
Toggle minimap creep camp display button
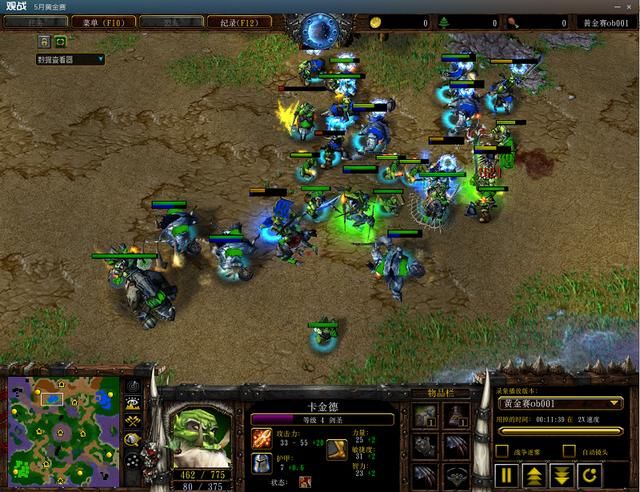click(132, 438)
